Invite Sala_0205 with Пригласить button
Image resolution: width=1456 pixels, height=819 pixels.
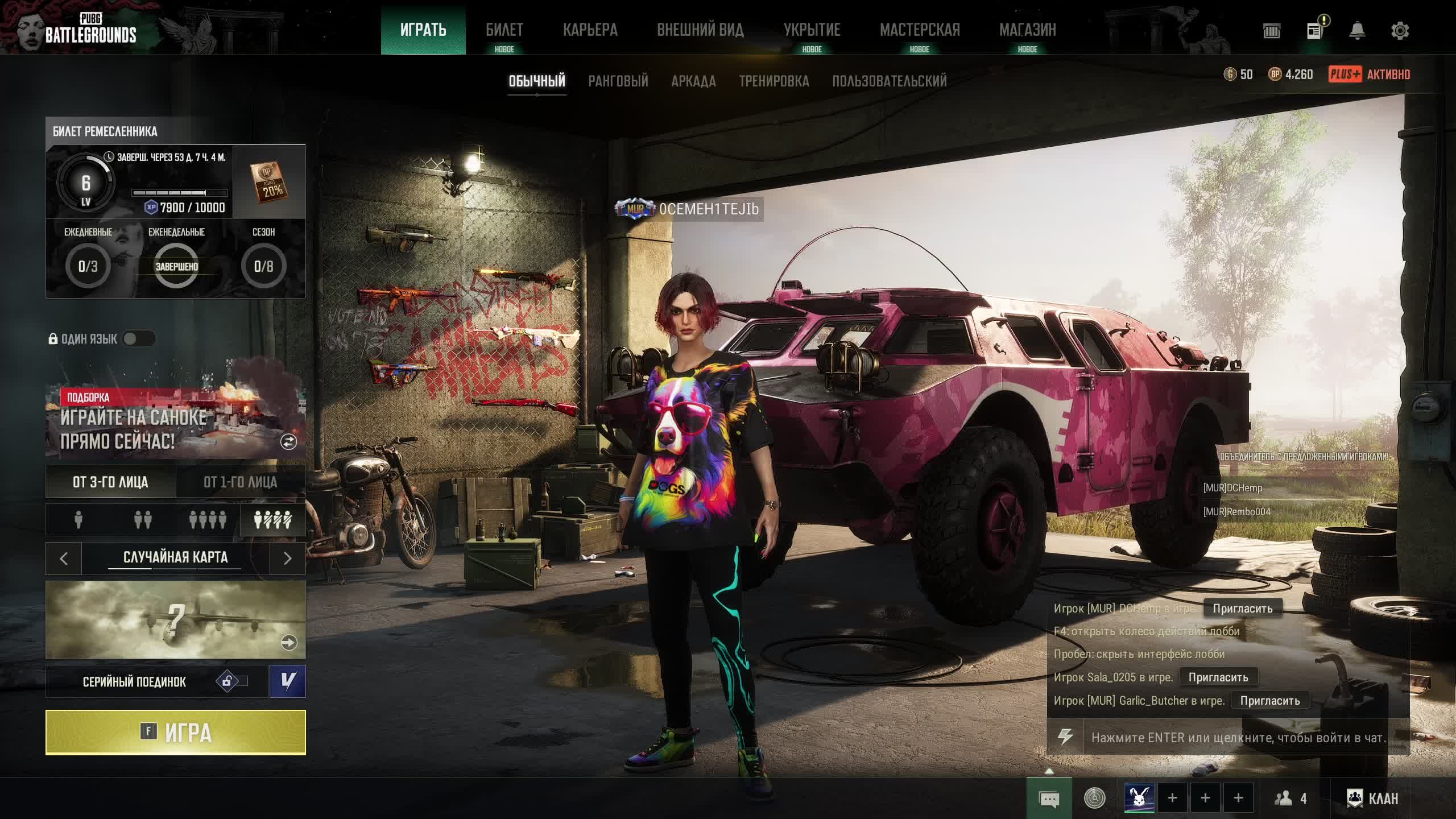click(1218, 677)
